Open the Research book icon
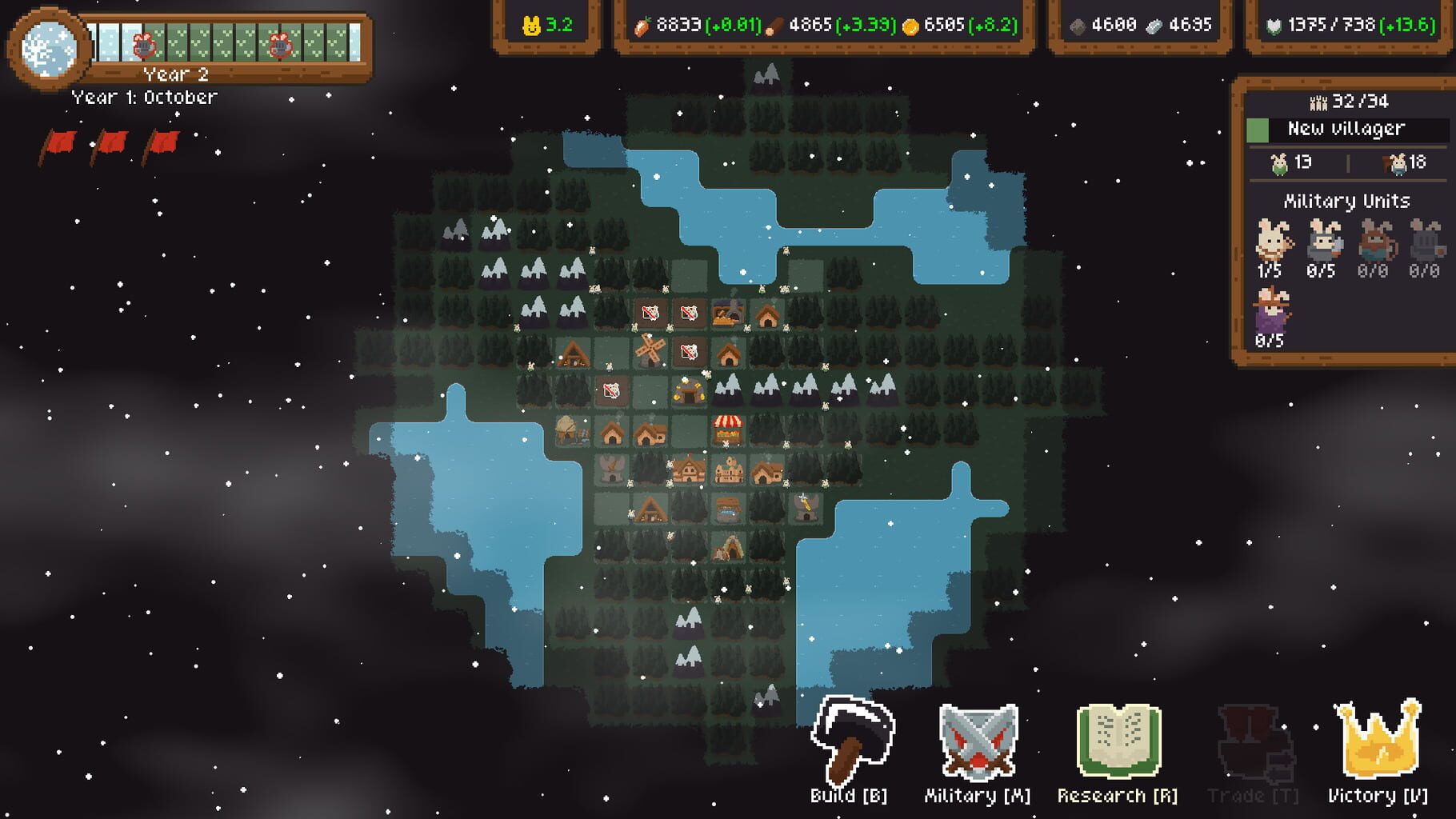 (x=1118, y=742)
